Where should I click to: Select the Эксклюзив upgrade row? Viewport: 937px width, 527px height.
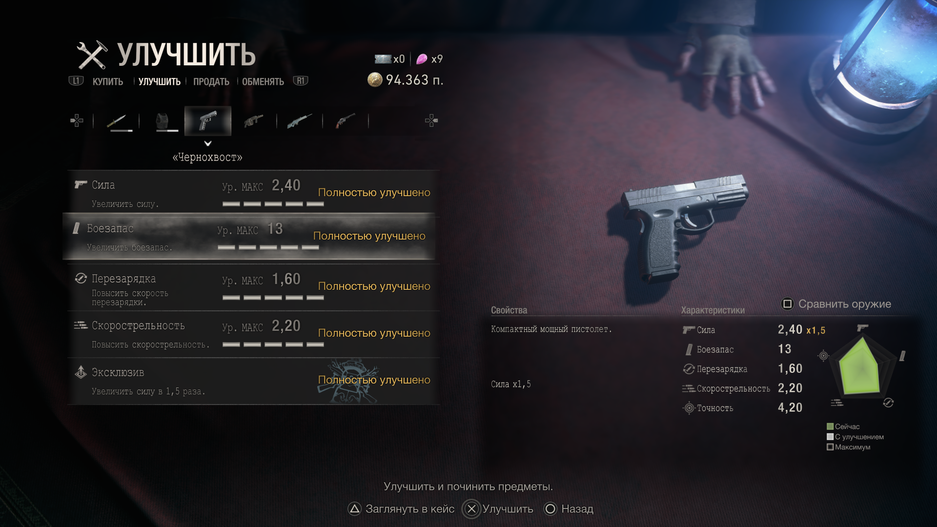(250, 381)
